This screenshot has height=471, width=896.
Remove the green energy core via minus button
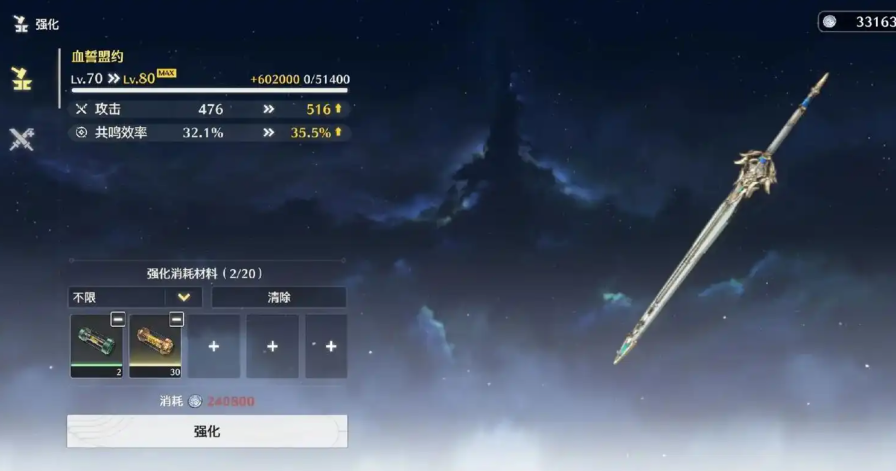click(117, 320)
